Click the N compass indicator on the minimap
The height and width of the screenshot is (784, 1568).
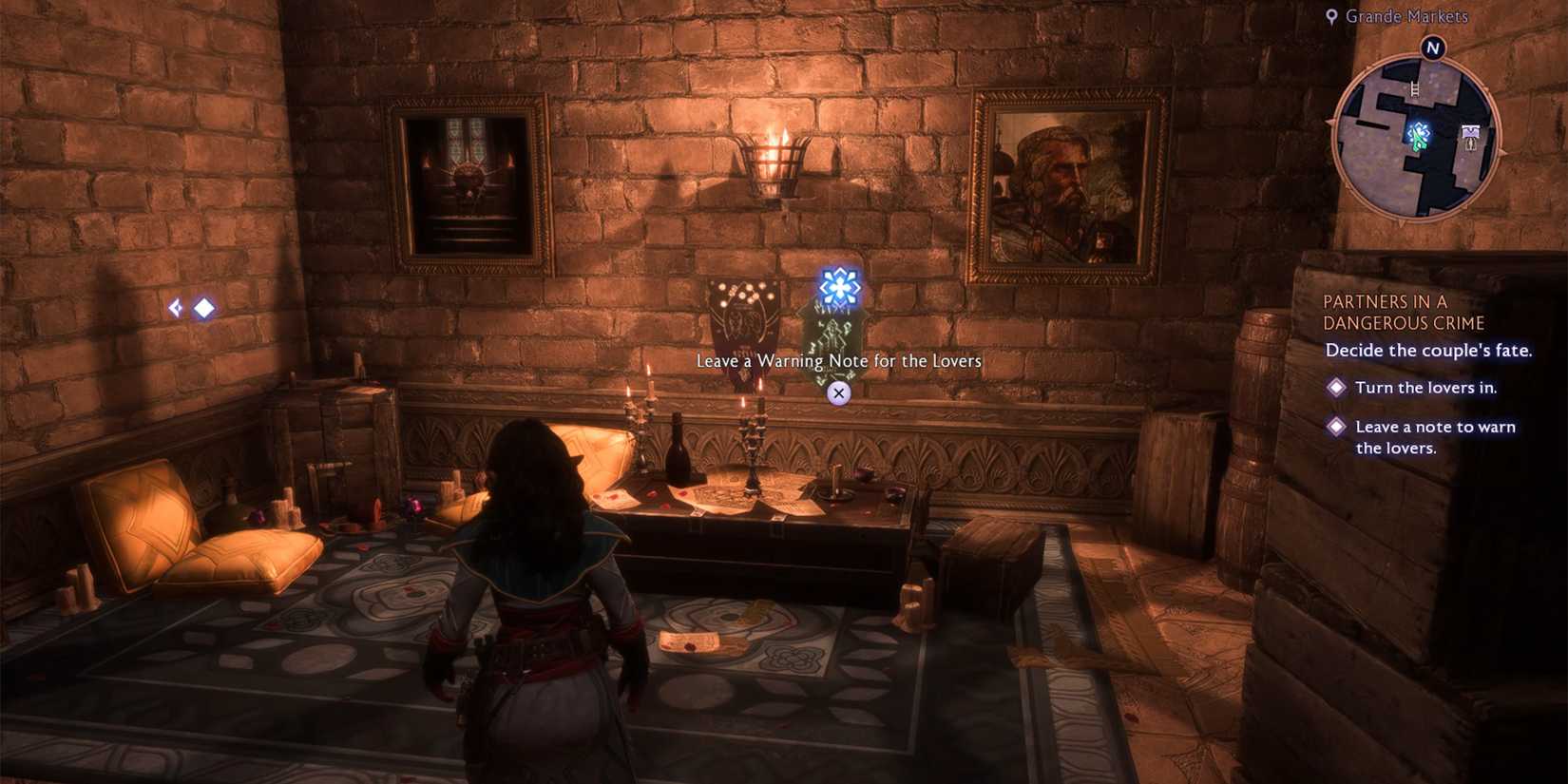point(1433,48)
